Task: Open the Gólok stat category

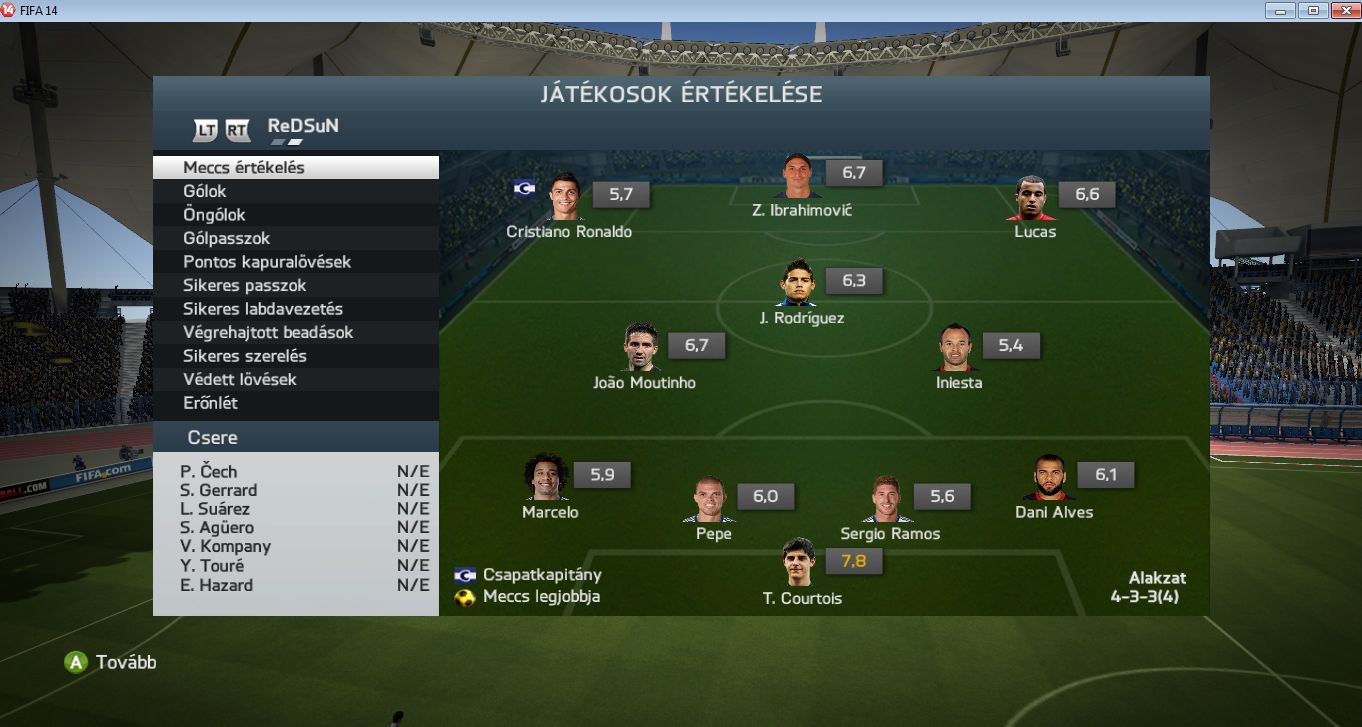Action: tap(295, 191)
